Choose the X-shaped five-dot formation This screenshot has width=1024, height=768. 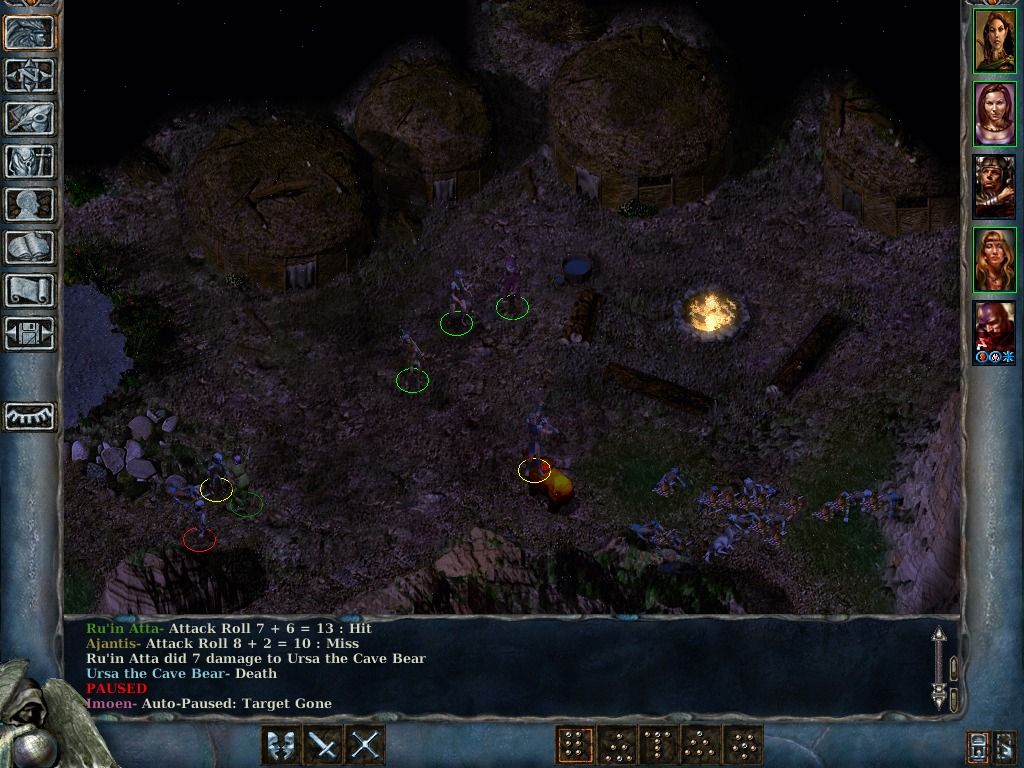click(742, 745)
